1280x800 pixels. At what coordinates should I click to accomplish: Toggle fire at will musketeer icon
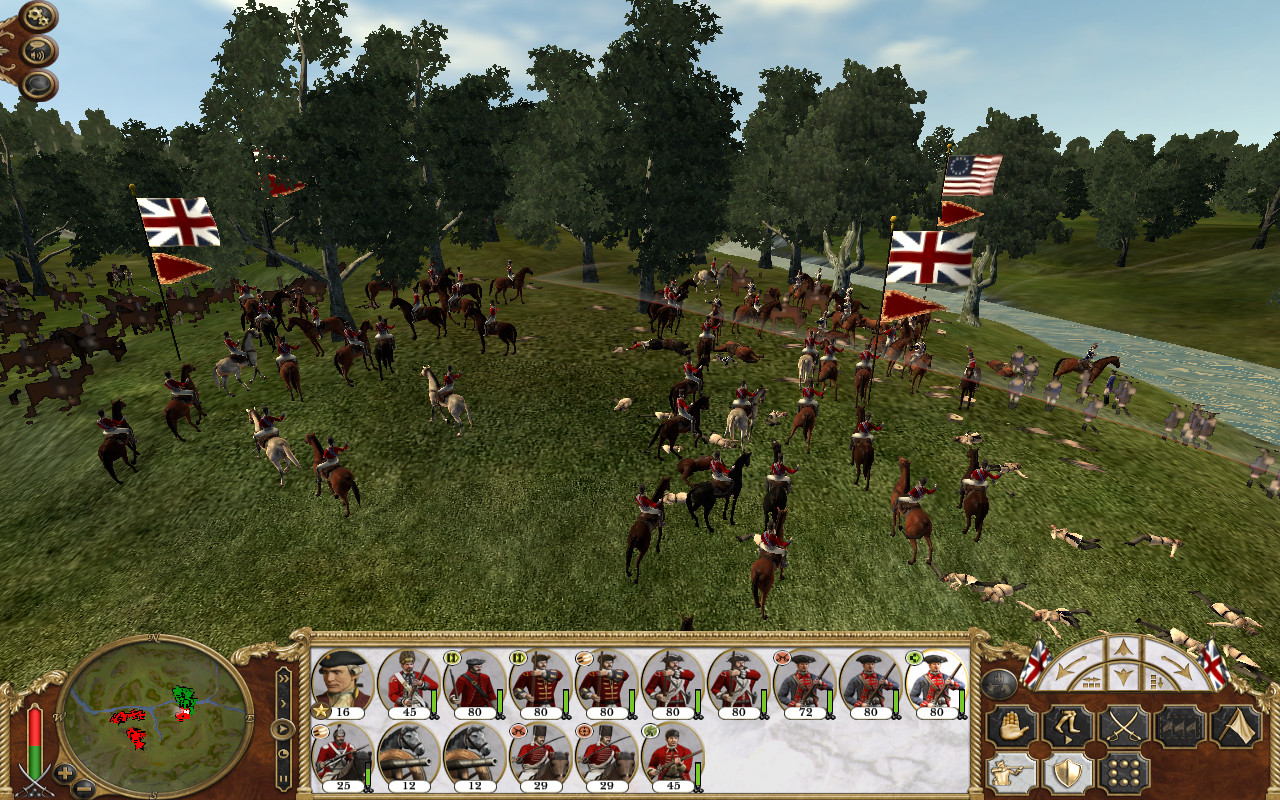[x=1010, y=773]
